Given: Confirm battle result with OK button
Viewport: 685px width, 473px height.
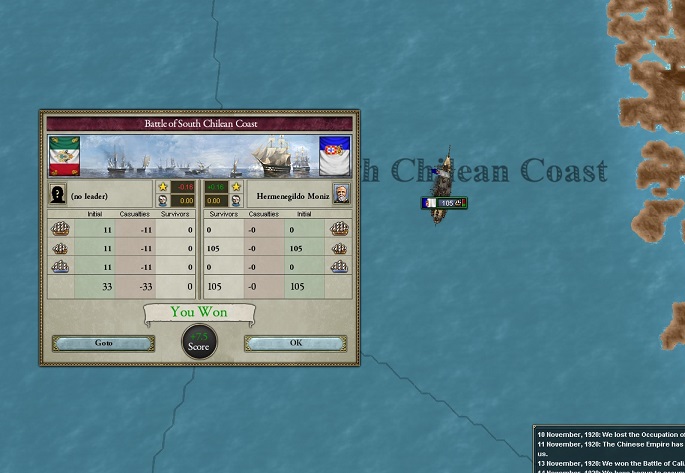Looking at the screenshot, I should coord(295,343).
